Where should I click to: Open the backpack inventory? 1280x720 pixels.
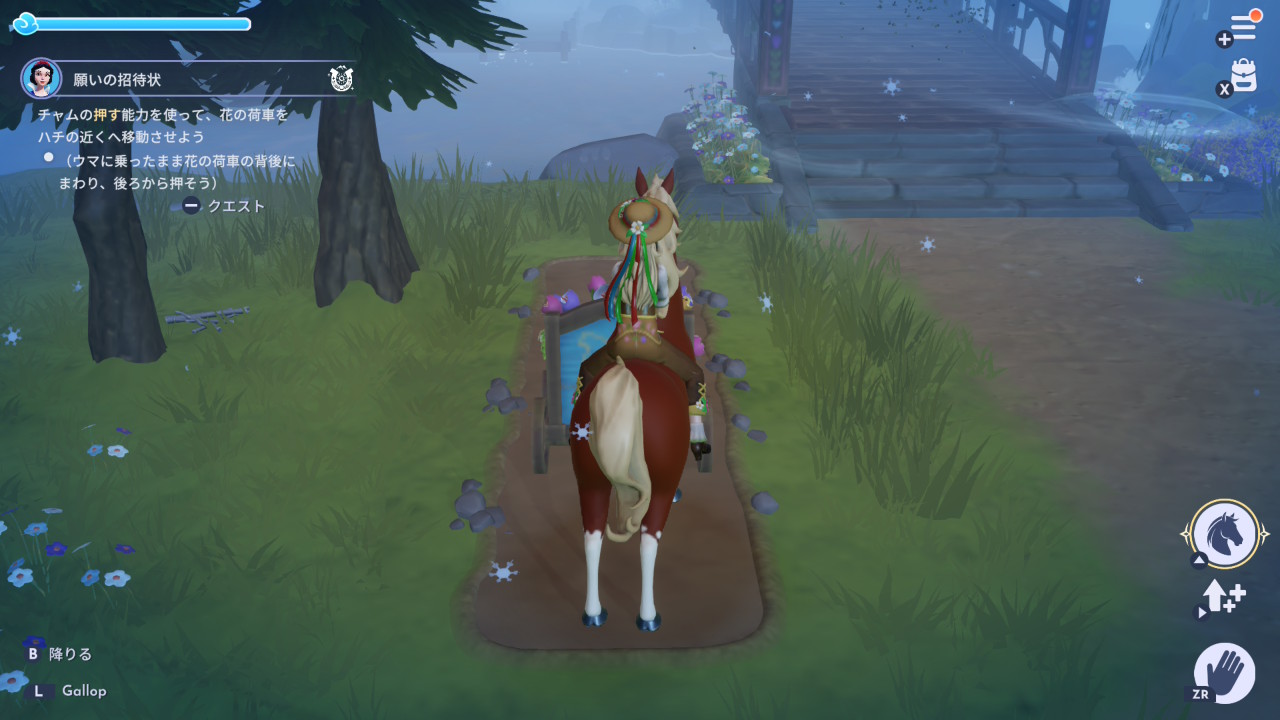coord(1243,76)
